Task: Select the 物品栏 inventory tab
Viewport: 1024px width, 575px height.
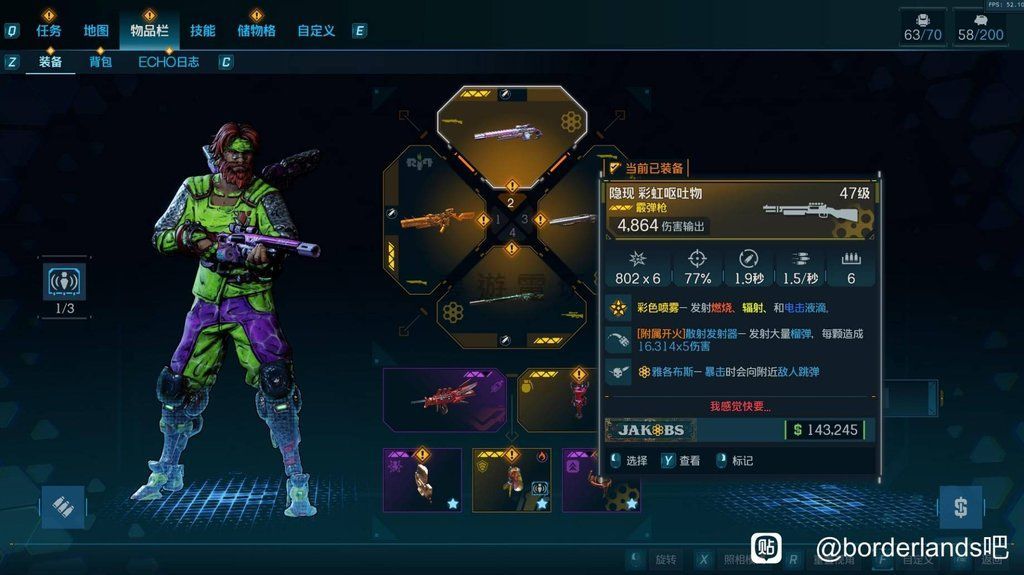Action: pyautogui.click(x=149, y=31)
